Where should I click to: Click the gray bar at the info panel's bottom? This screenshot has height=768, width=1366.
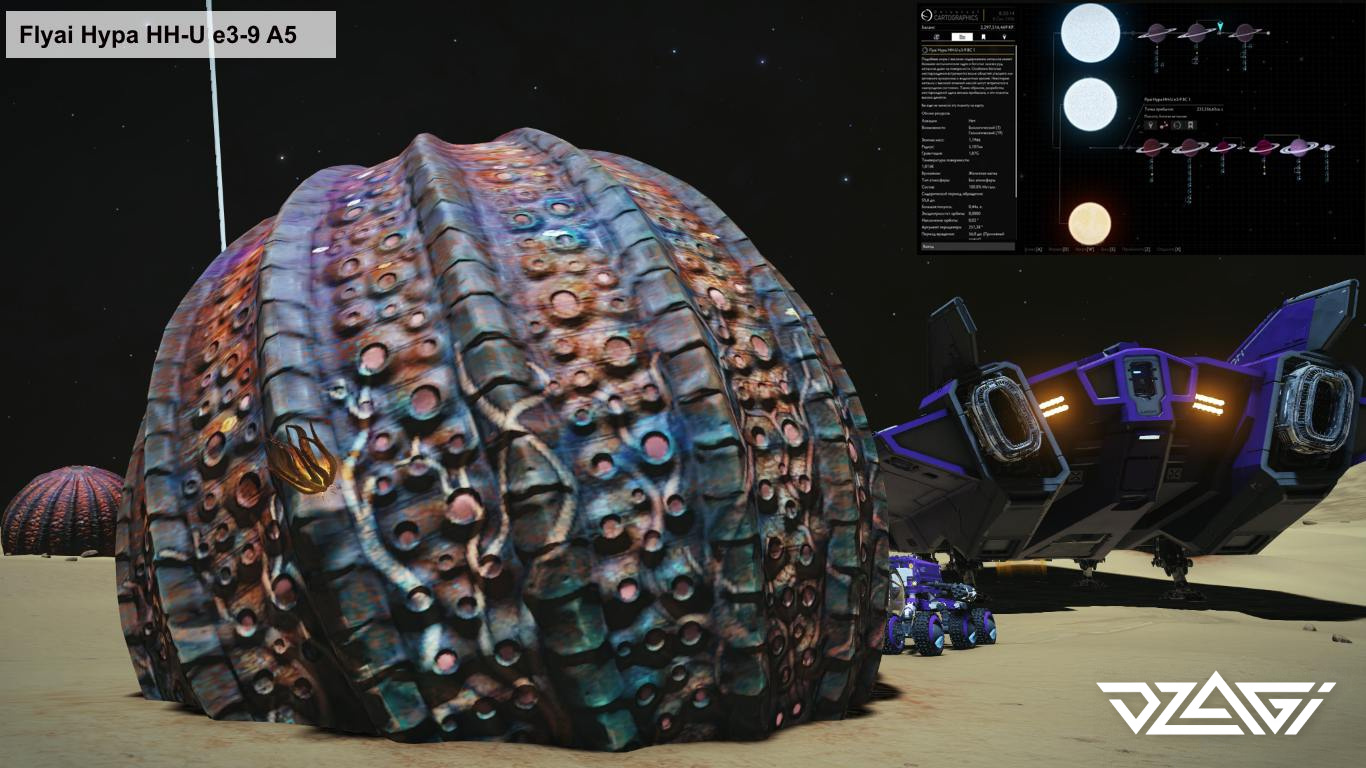coord(967,245)
